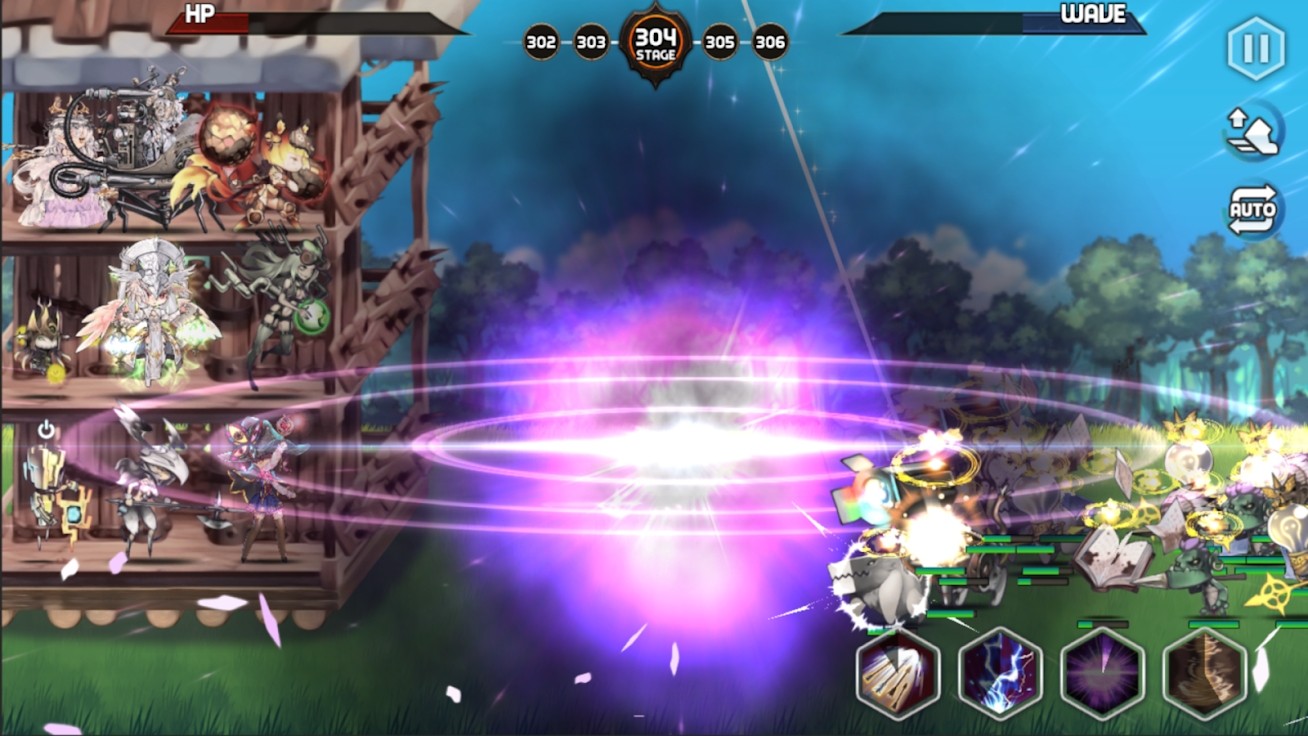Select the 304 STAGE emblem
This screenshot has width=1308, height=736.
(x=656, y=40)
